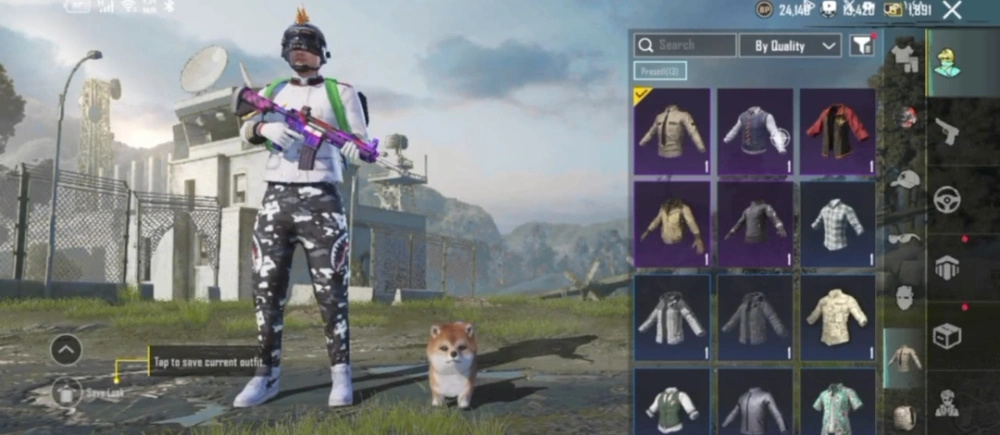Open the steering wheel vehicles tab
Viewport: 1000px width, 435px height.
(x=946, y=199)
